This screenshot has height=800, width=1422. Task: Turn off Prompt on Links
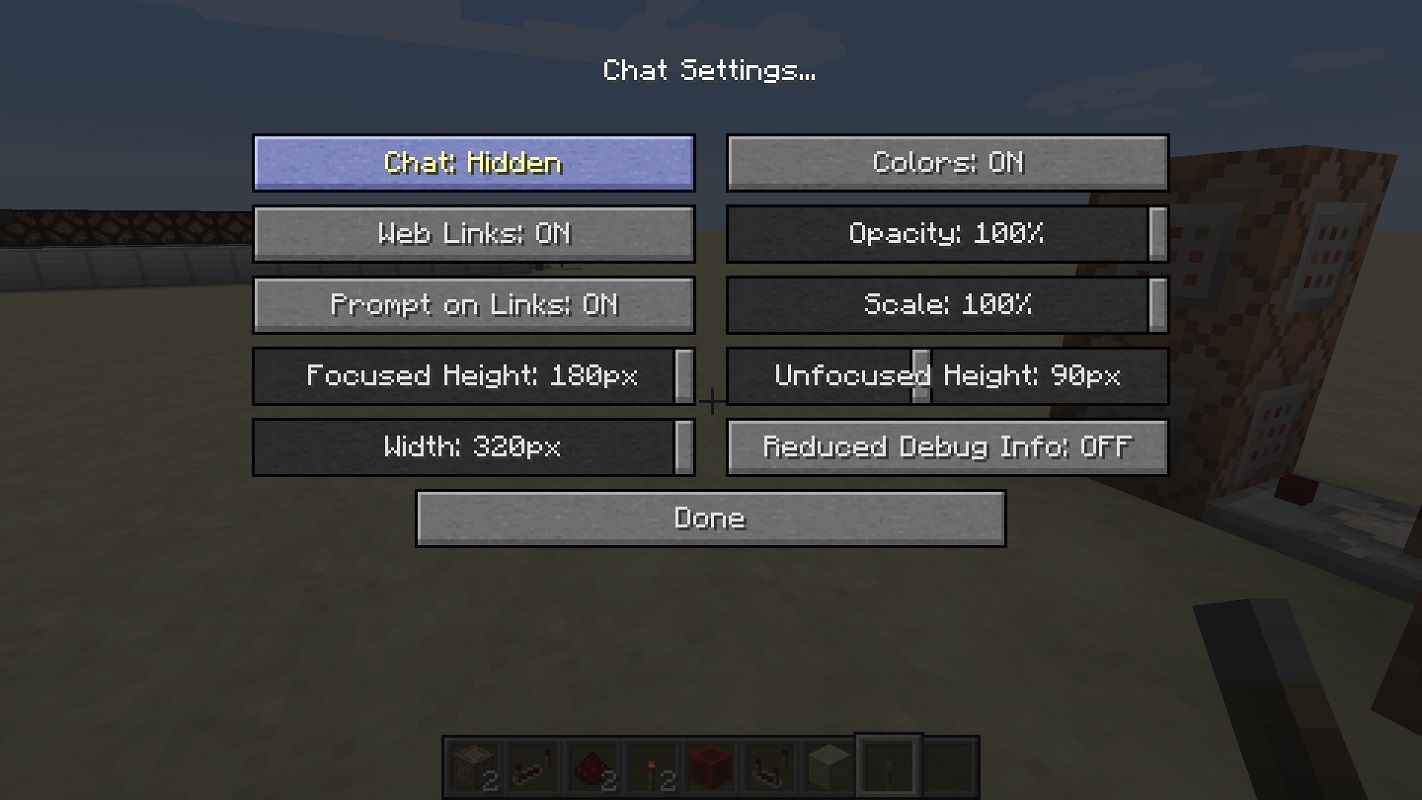coord(473,305)
